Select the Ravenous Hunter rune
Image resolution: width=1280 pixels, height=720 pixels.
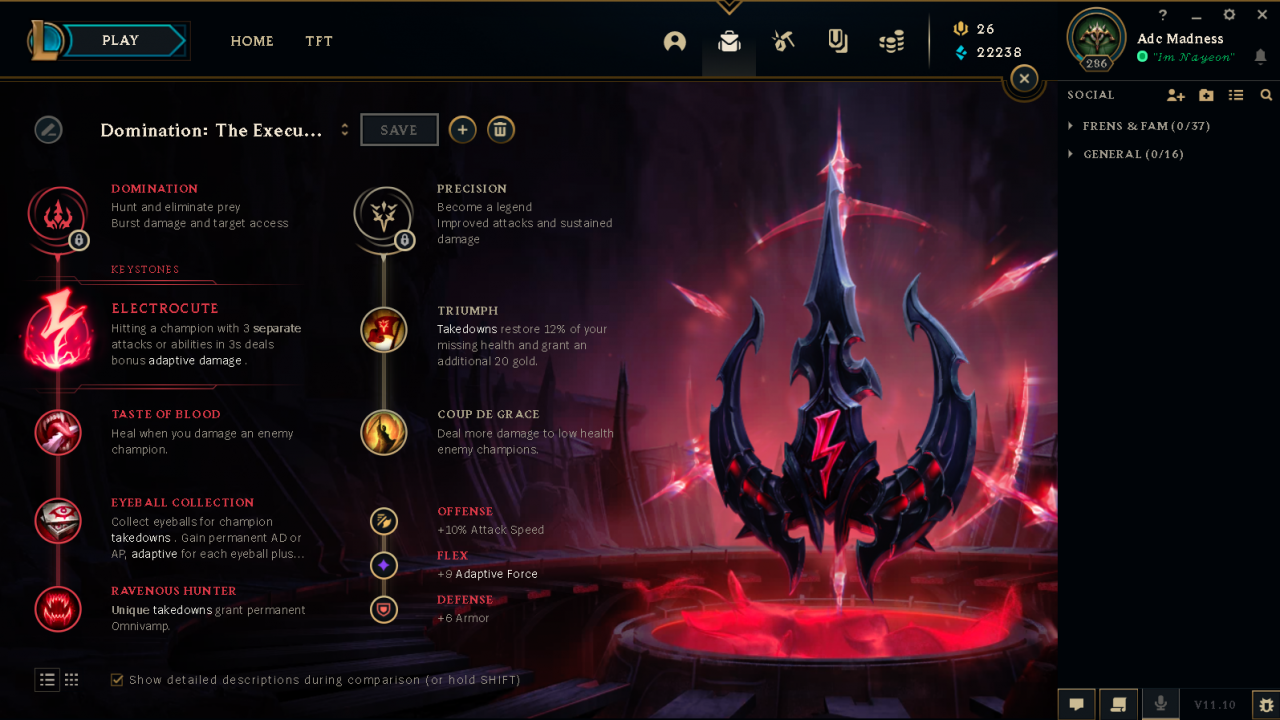click(58, 609)
